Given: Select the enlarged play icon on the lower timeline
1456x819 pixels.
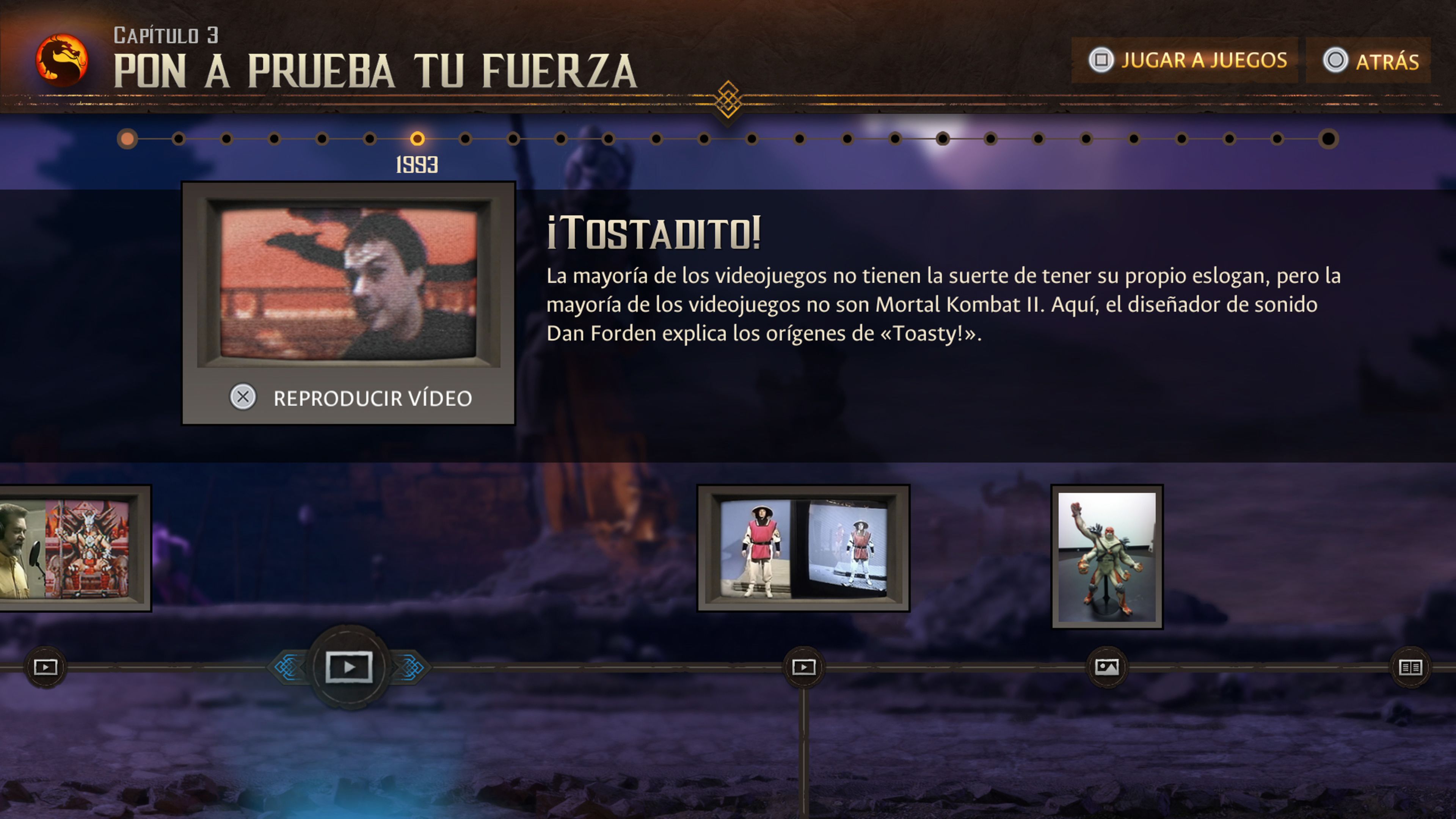Looking at the screenshot, I should (x=350, y=667).
